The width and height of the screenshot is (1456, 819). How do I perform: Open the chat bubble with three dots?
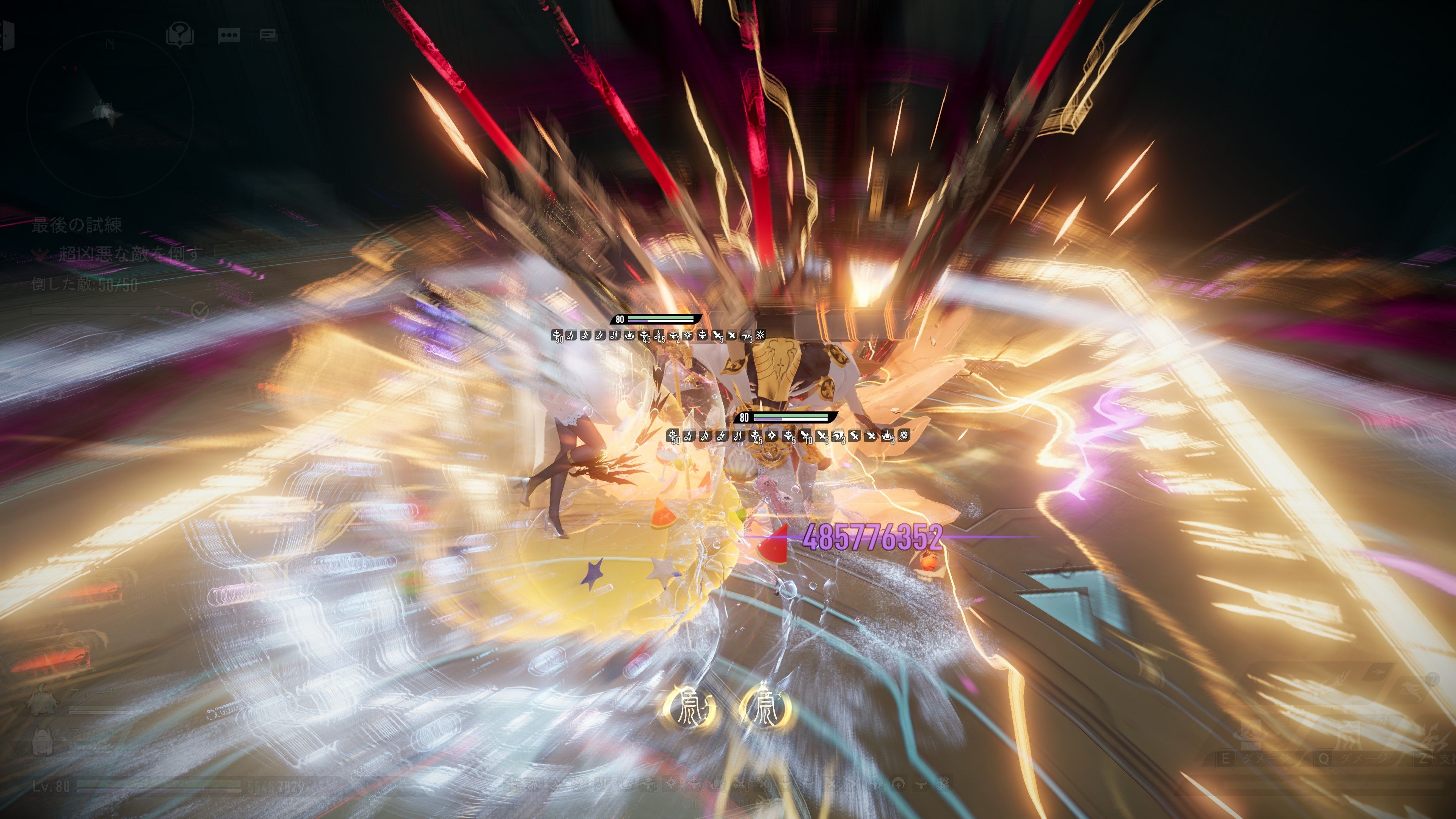[x=229, y=36]
